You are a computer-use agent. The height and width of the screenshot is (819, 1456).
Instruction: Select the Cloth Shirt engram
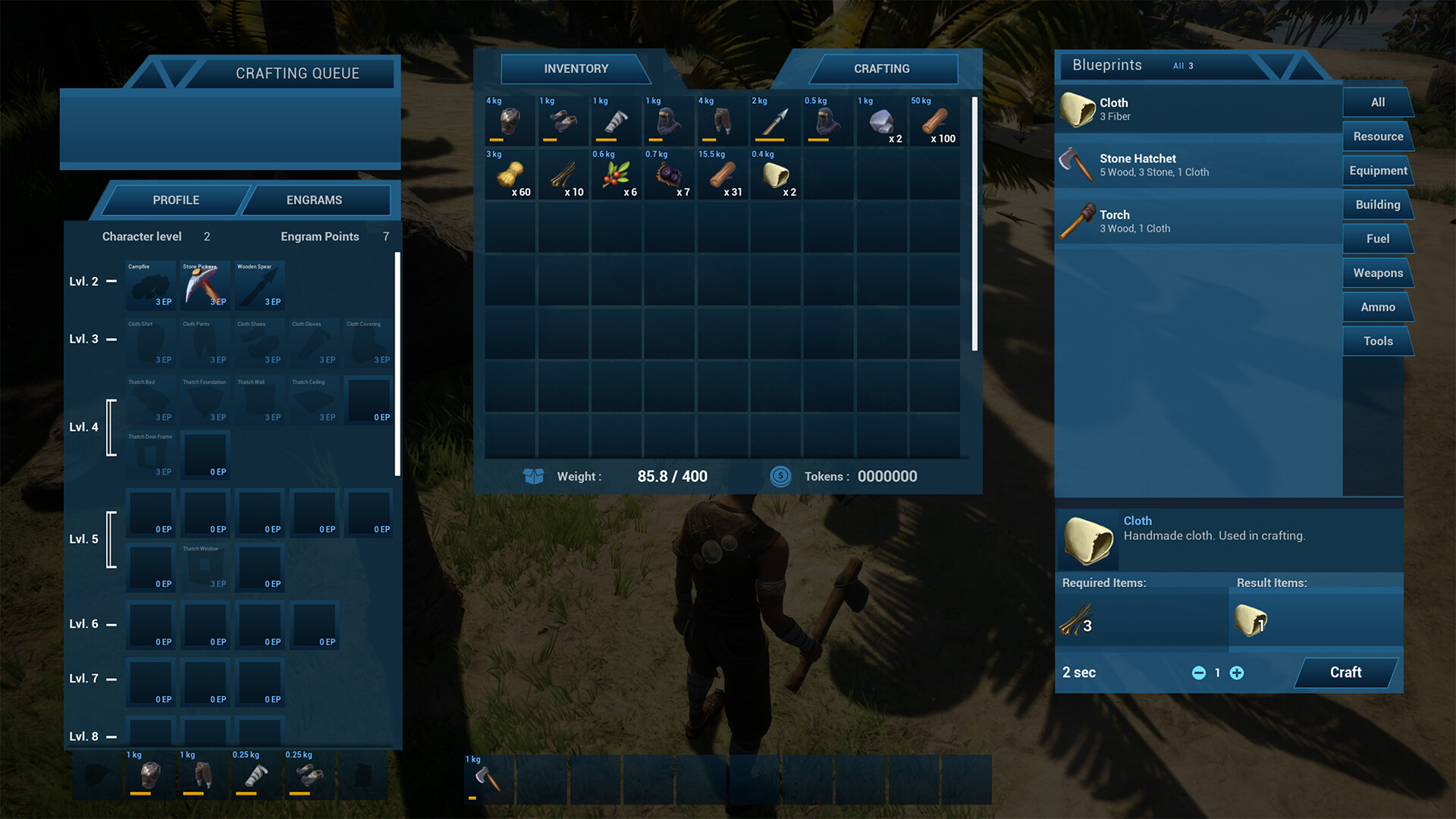(x=149, y=343)
